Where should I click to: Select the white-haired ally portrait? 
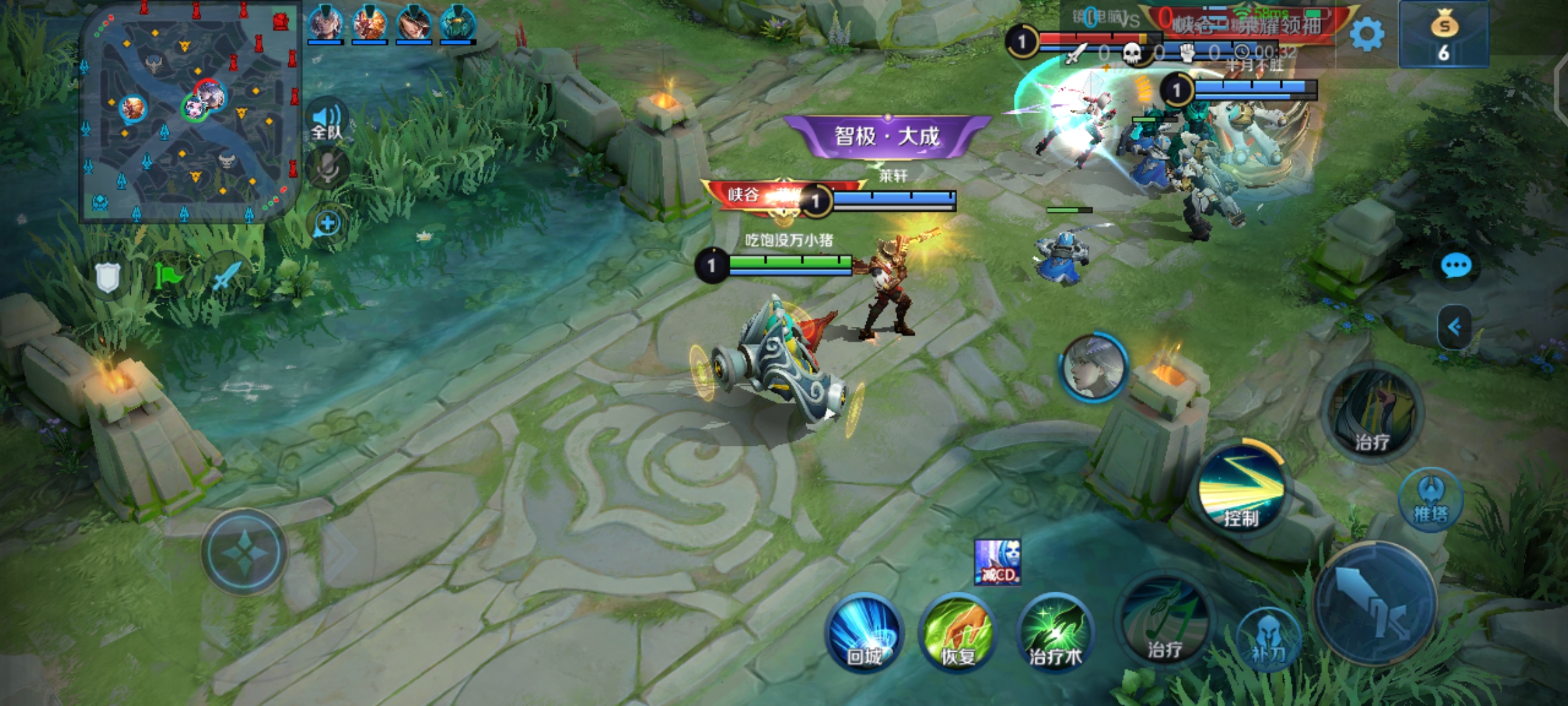[x=1093, y=366]
